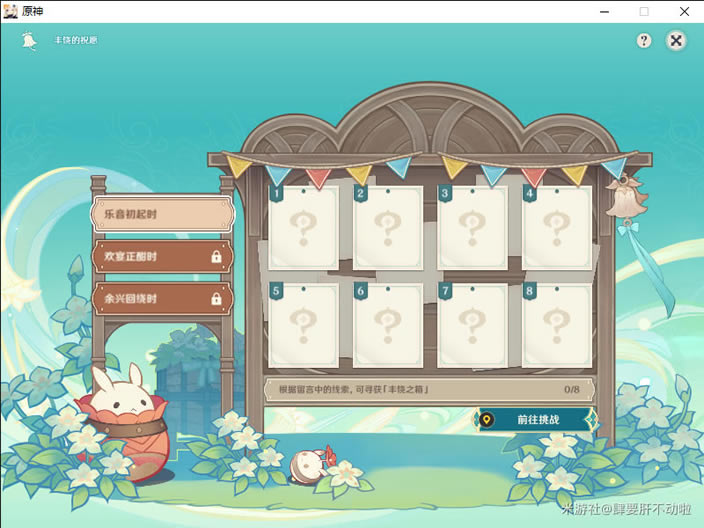Click the 前往挑战 challenge button
Screen dimensions: 704x528
(x=536, y=420)
